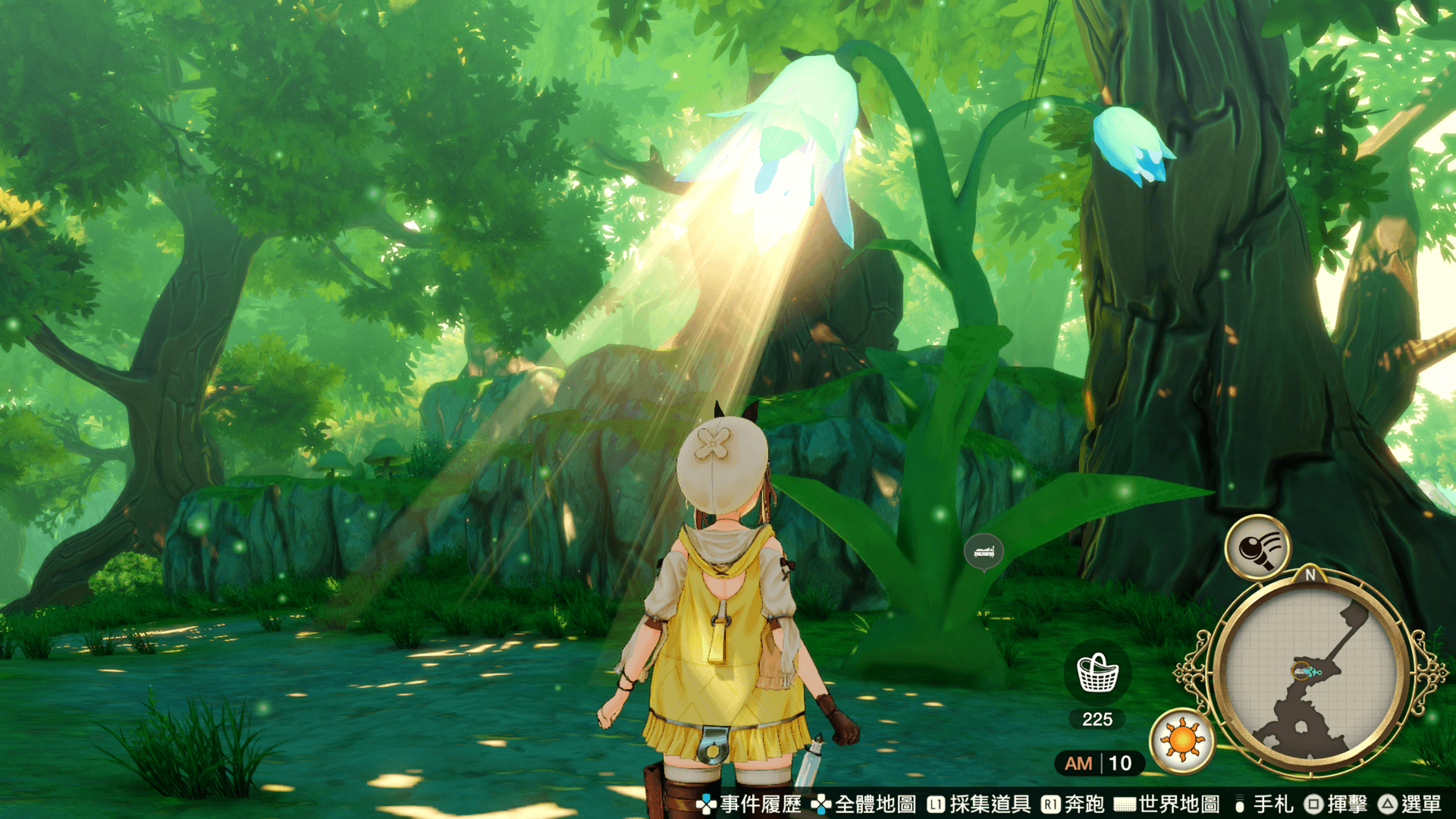This screenshot has height=819, width=1456.
Task: Click the gathering tool swing icon
Action: point(1257,548)
